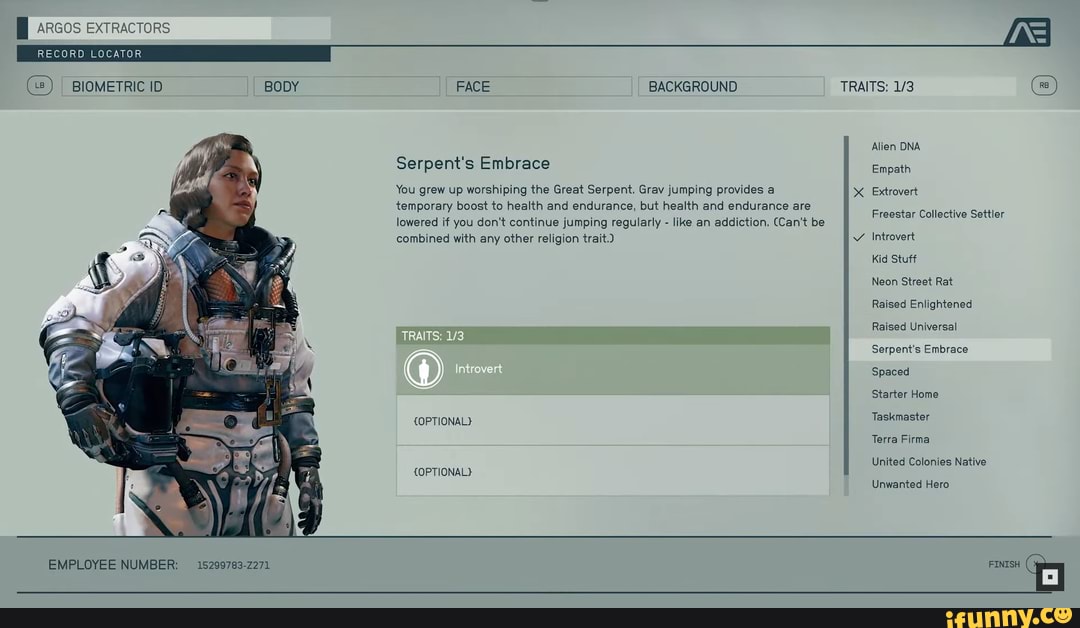This screenshot has width=1080, height=628.
Task: Choose the Raised Universal trait
Action: pyautogui.click(x=914, y=327)
